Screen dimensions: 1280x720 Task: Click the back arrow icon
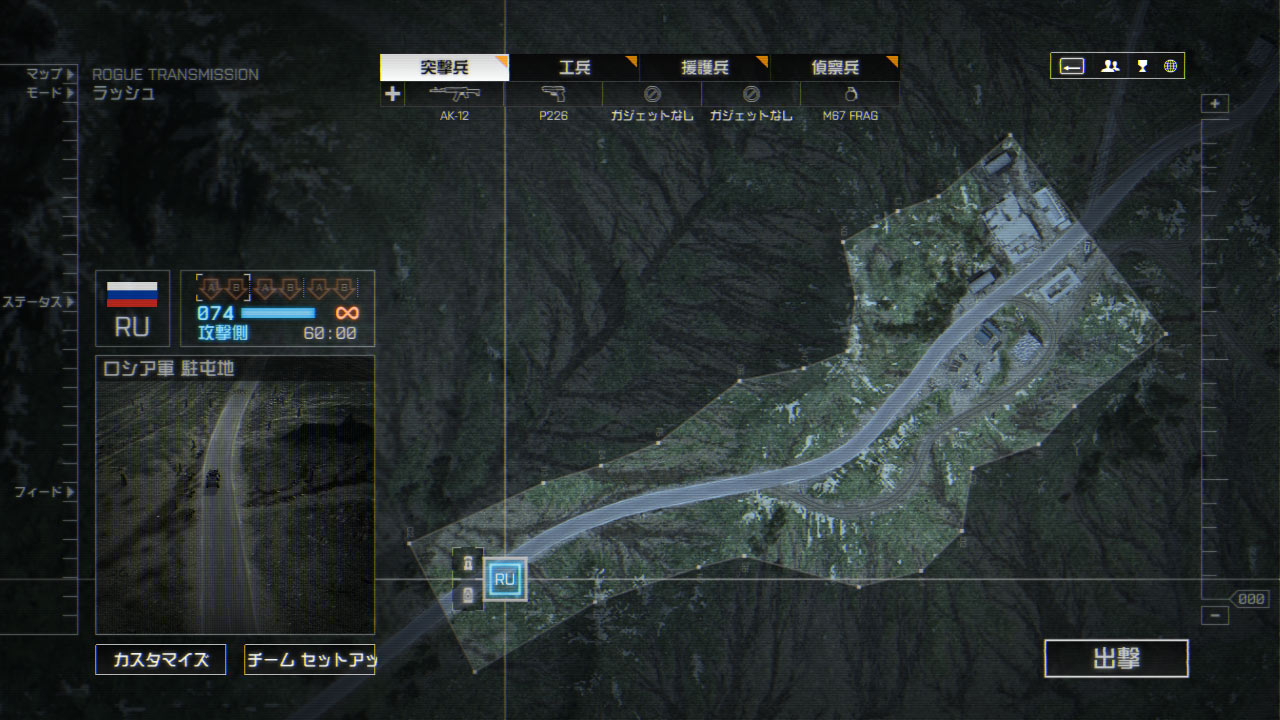point(1072,66)
